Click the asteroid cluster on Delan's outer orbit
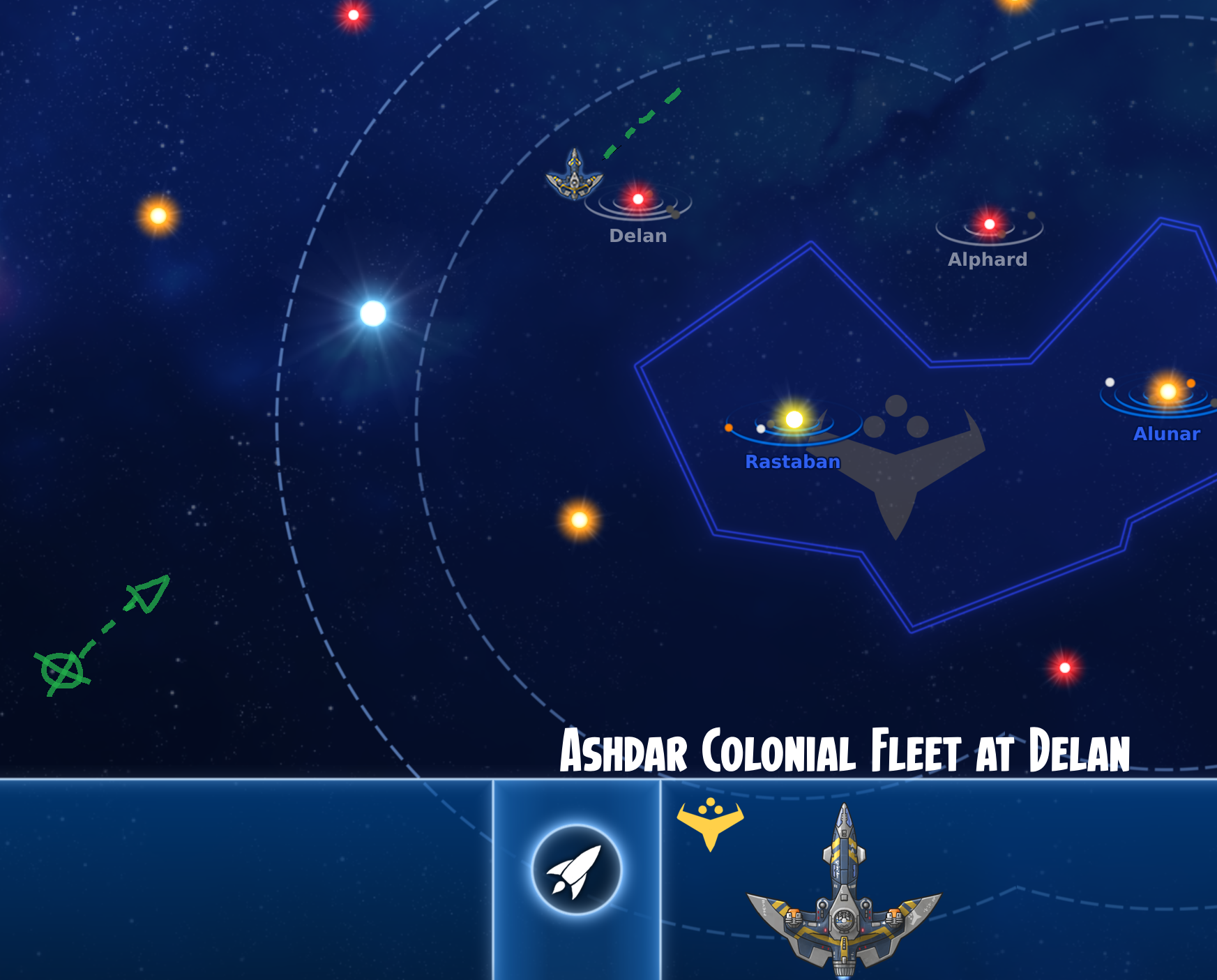Viewport: 1217px width, 980px height. [x=674, y=213]
